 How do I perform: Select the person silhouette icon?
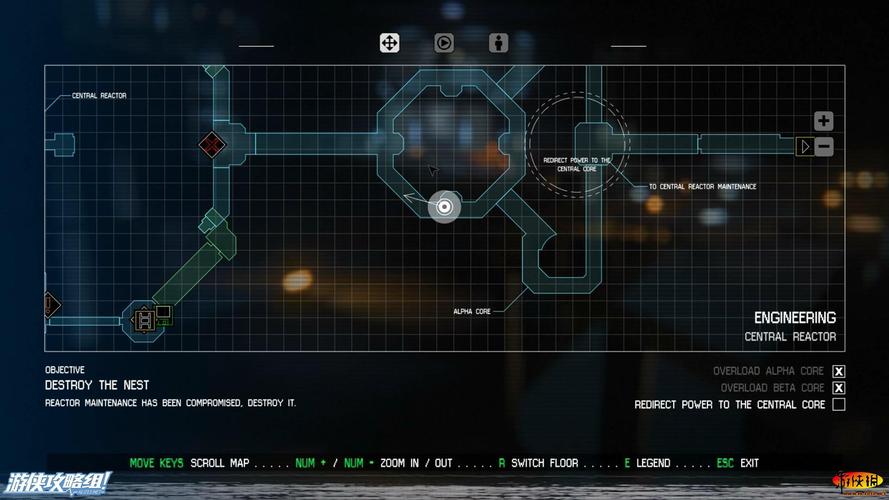498,43
